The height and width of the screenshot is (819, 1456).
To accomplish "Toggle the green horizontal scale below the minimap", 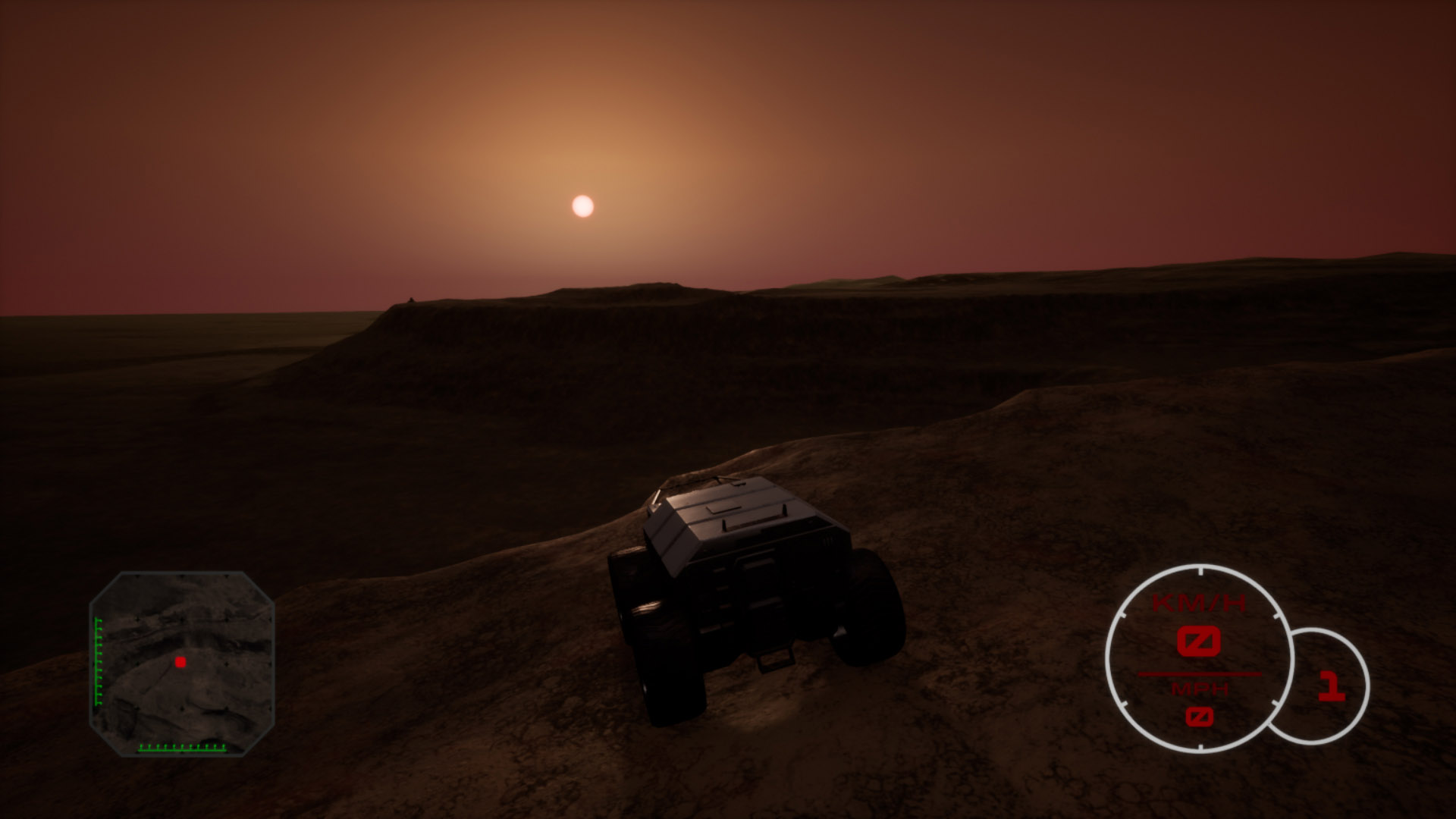I will coord(182,748).
